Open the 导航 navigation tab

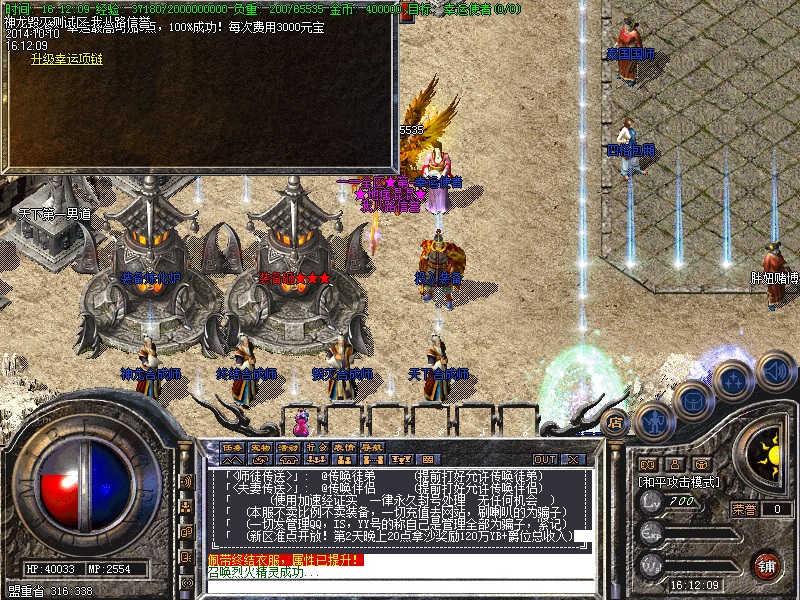pyautogui.click(x=372, y=447)
